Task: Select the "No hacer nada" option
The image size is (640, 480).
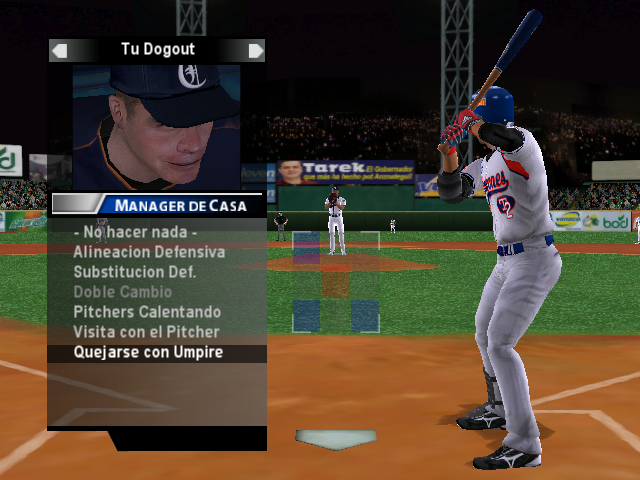Action: [x=133, y=232]
